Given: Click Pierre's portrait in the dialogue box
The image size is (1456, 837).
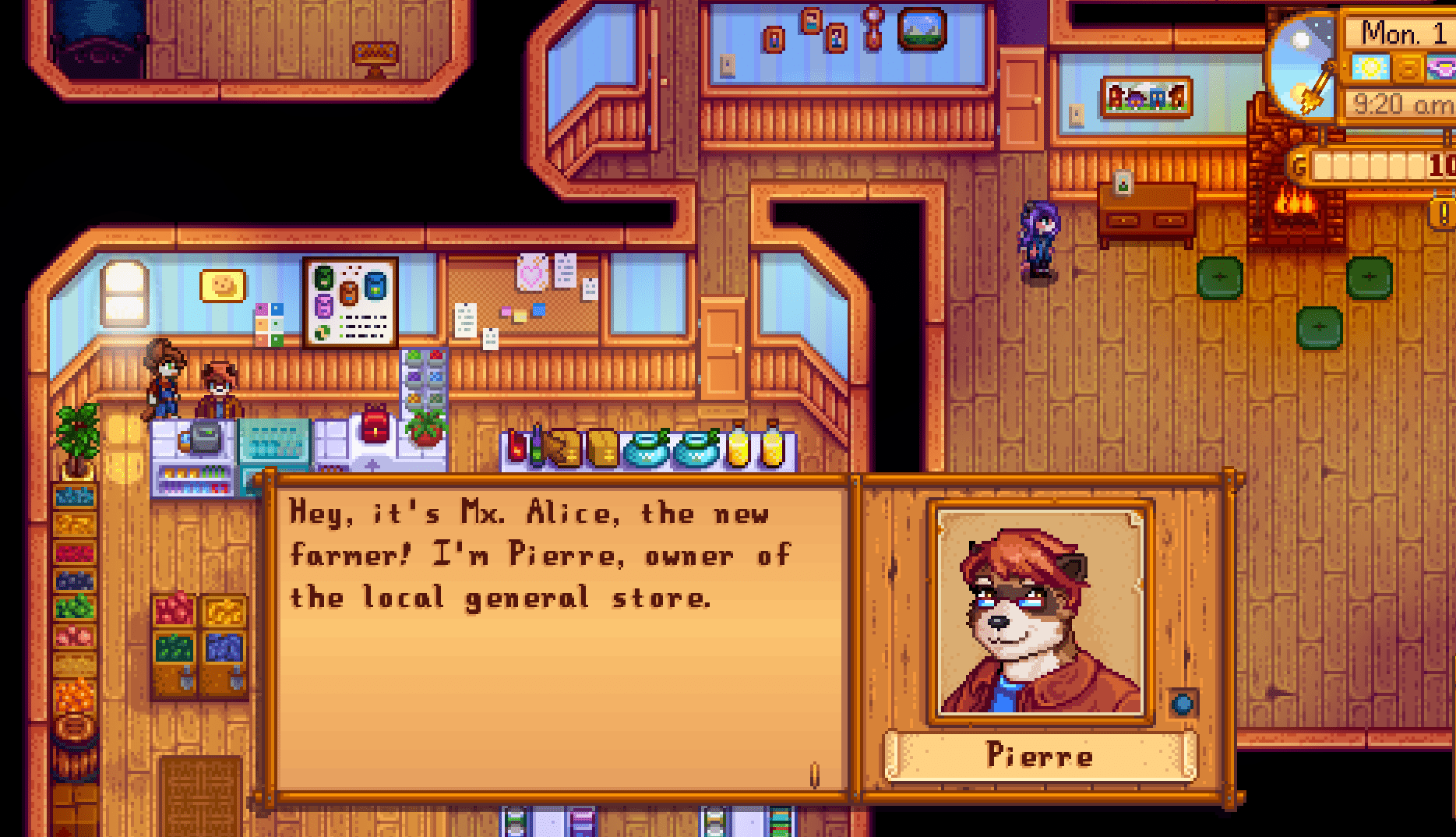Looking at the screenshot, I should (1038, 616).
